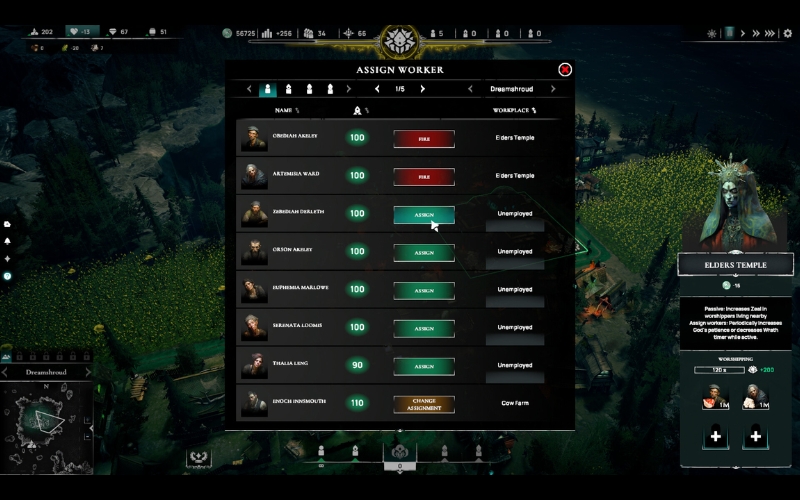Viewport: 800px width, 500px height.
Task: Click the glowing emblem at top center
Action: pos(399,40)
